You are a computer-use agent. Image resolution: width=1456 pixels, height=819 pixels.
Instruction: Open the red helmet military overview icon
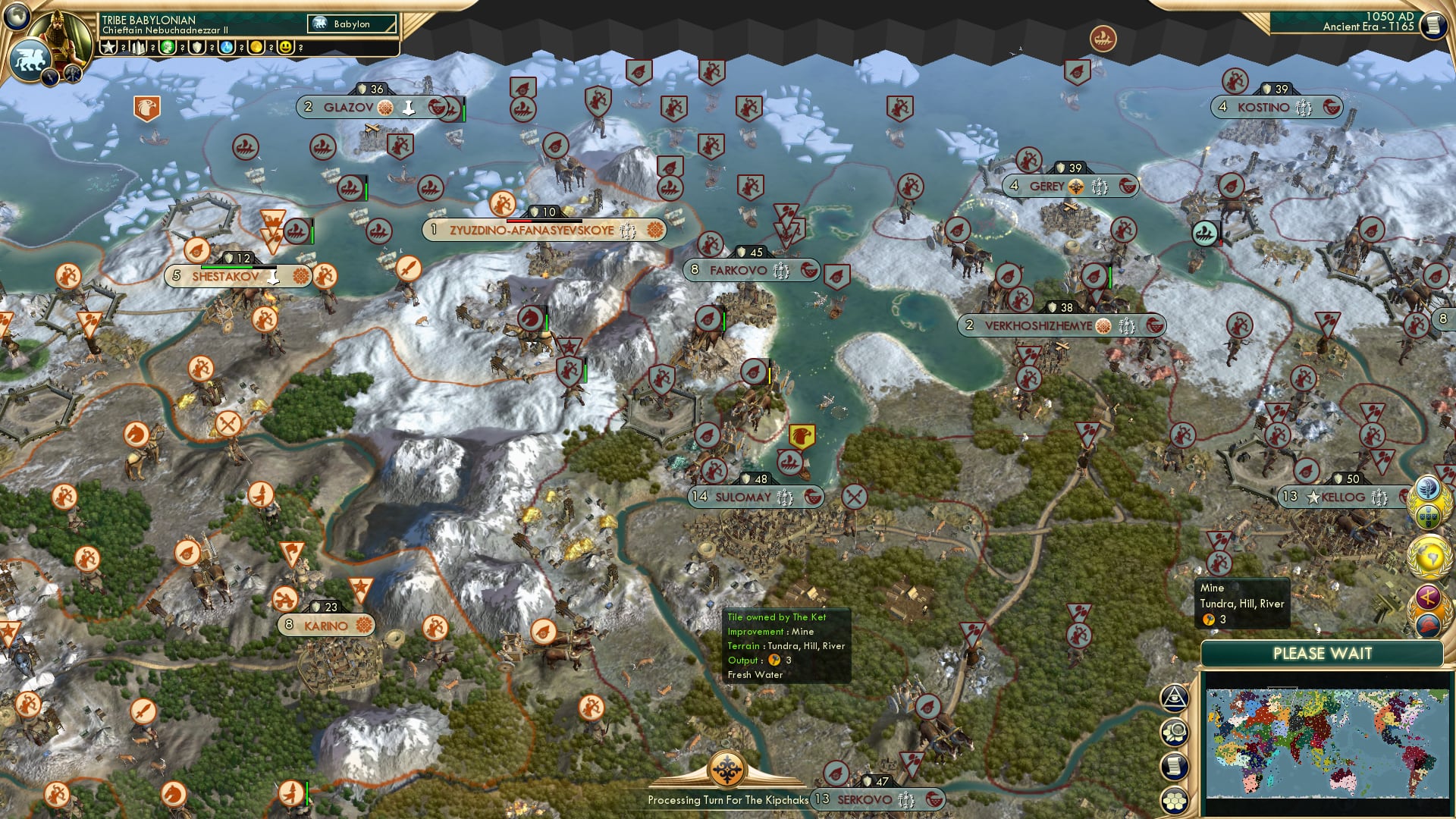coord(1427,624)
